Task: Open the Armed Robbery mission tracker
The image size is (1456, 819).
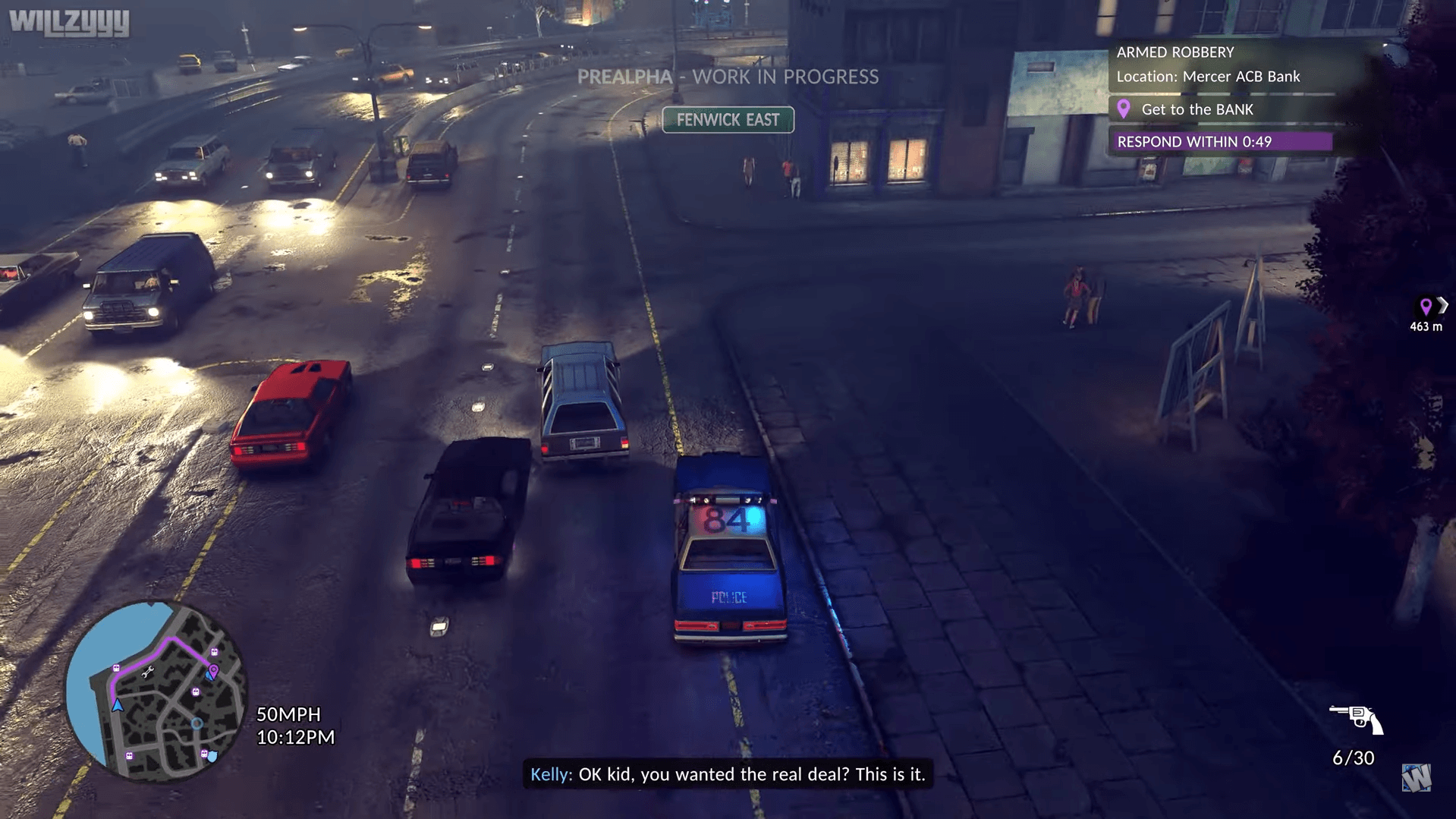Action: click(1175, 52)
